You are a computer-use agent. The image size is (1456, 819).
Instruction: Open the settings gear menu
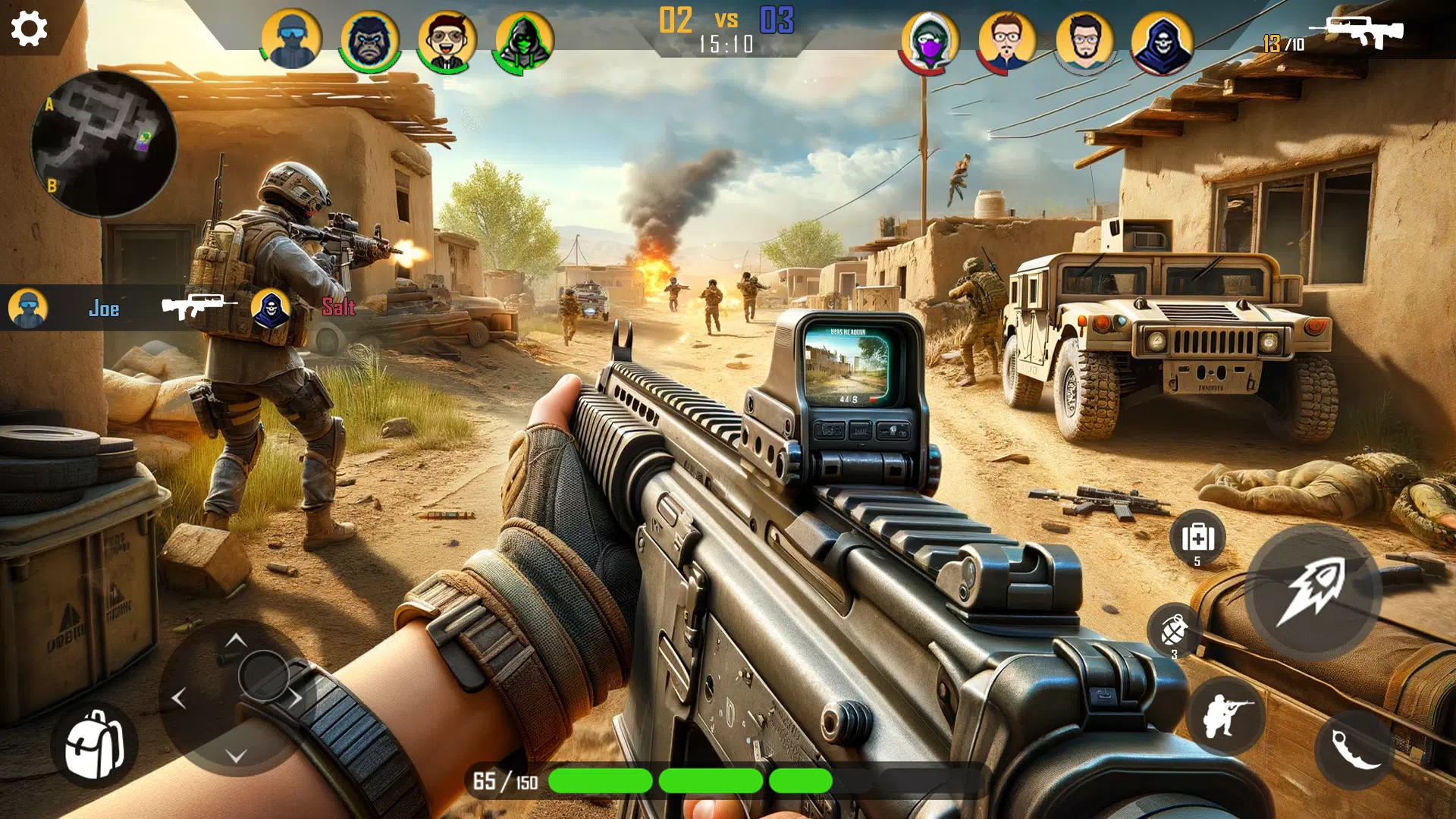click(x=29, y=29)
